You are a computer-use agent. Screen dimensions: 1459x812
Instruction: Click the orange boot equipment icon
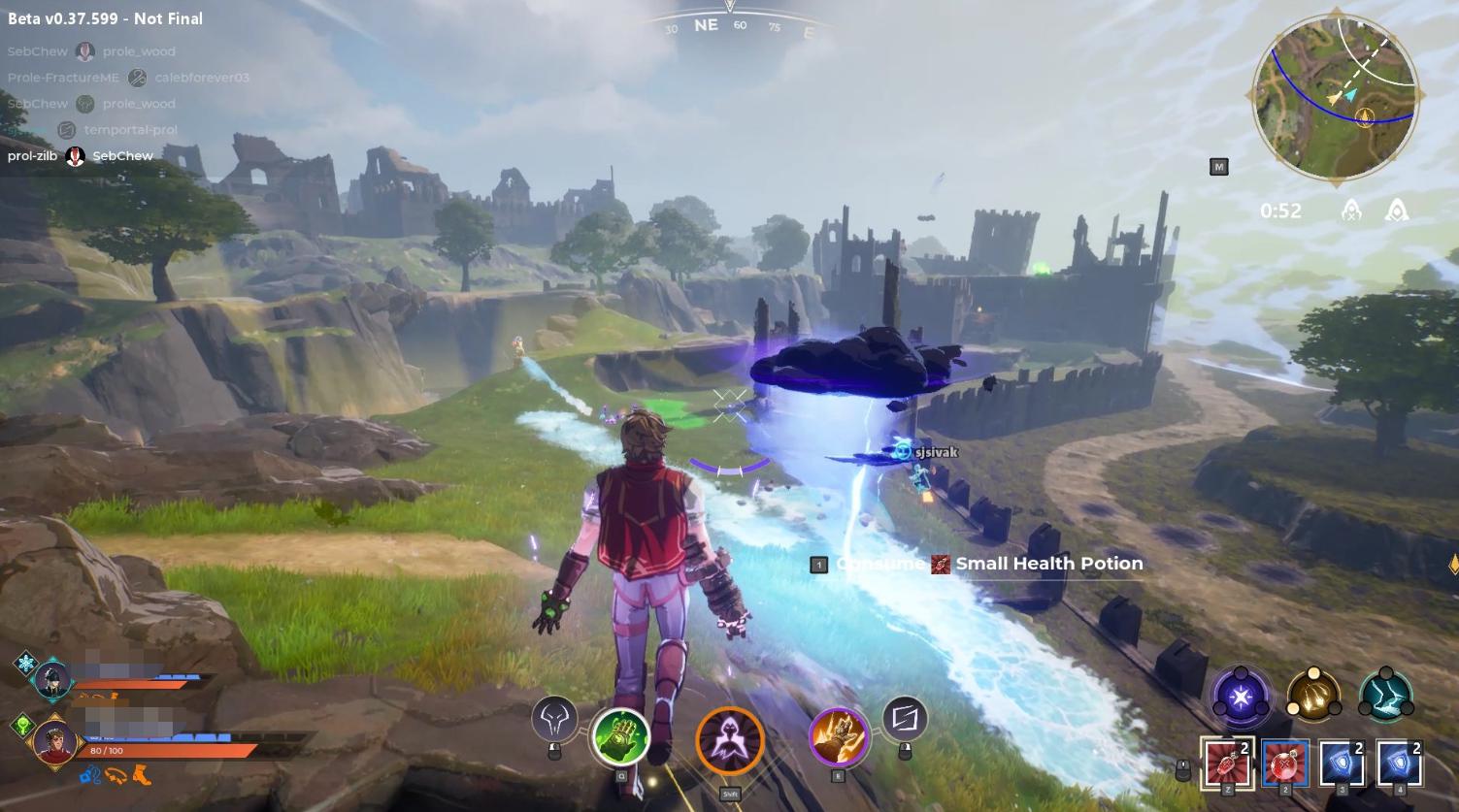pos(142,774)
